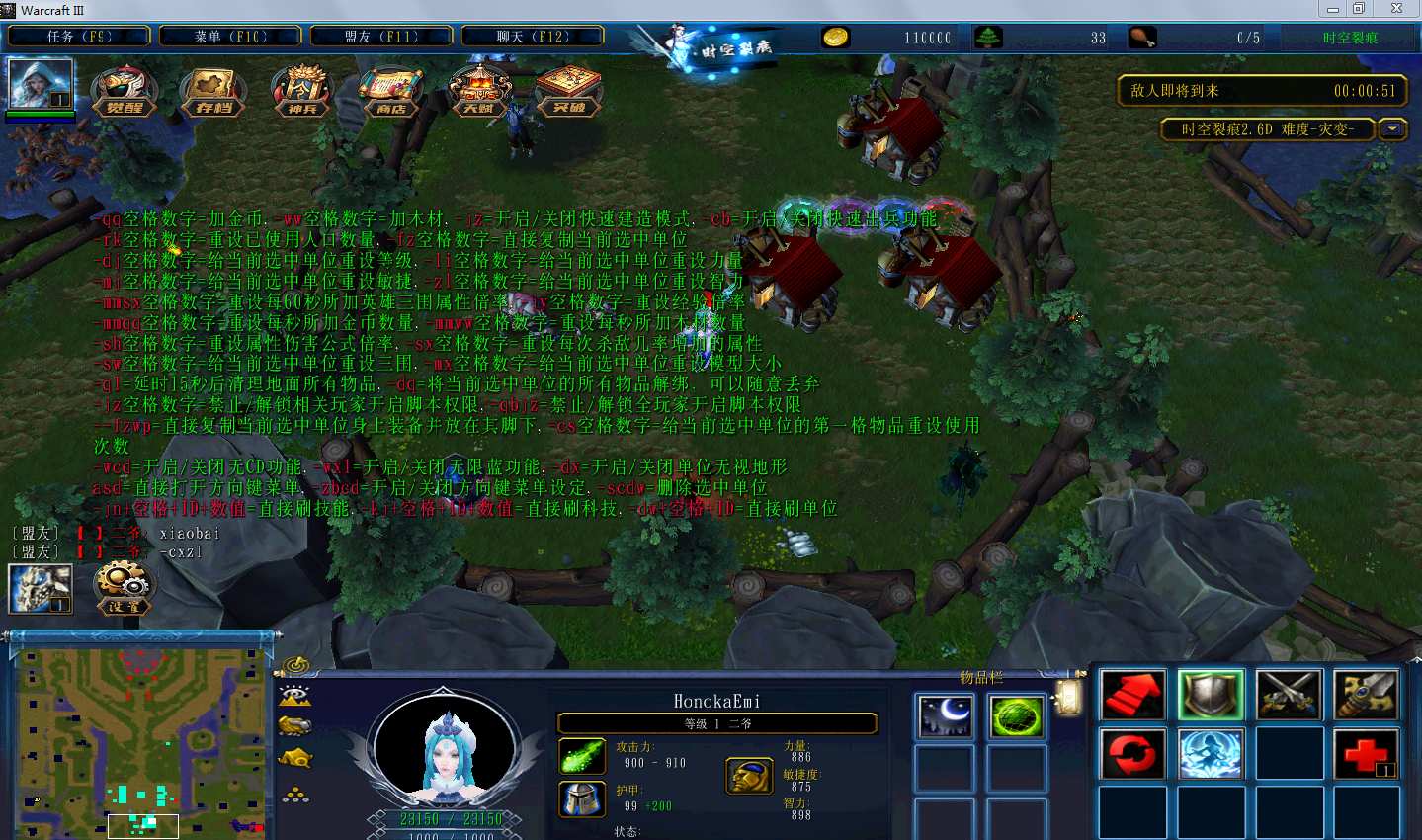Image resolution: width=1422 pixels, height=840 pixels.
Task: Close the Warcraft III window
Action: (x=1396, y=9)
